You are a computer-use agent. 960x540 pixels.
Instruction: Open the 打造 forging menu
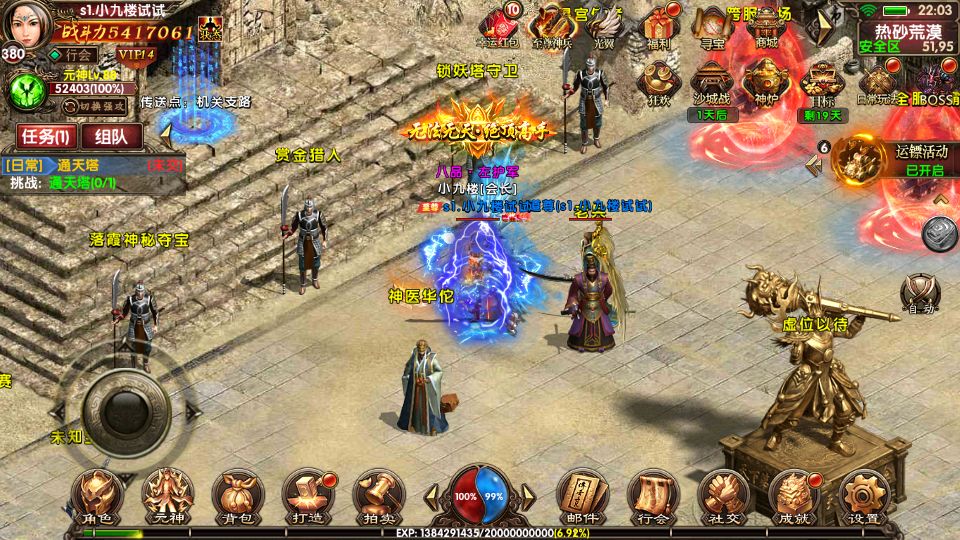[305, 497]
